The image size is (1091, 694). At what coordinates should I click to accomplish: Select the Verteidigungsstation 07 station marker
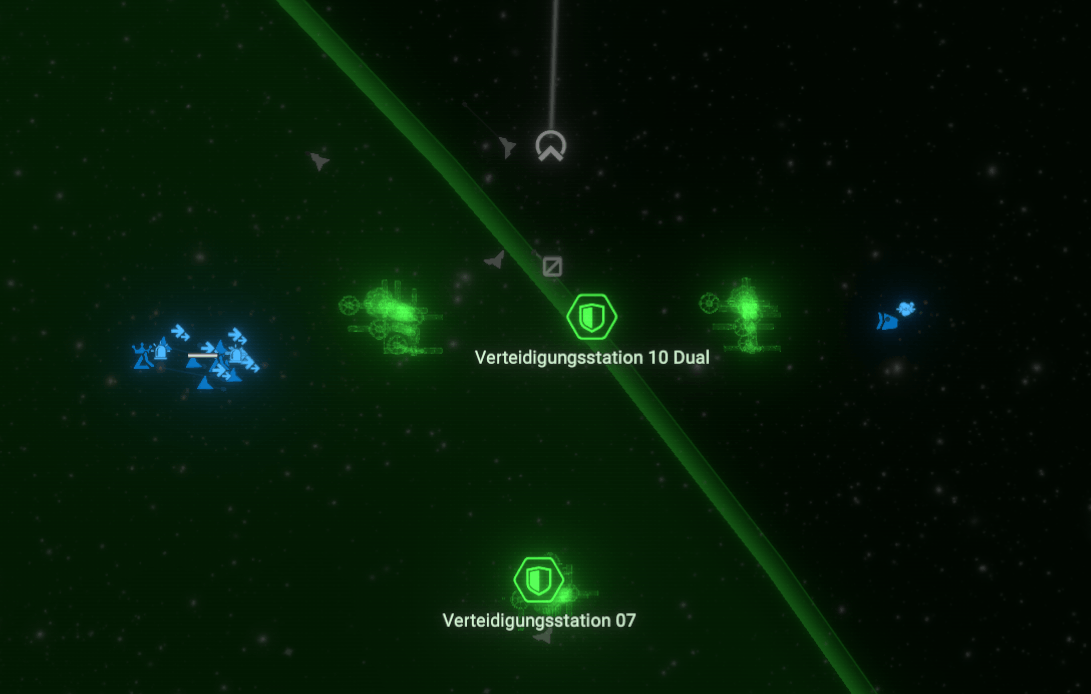coord(539,580)
